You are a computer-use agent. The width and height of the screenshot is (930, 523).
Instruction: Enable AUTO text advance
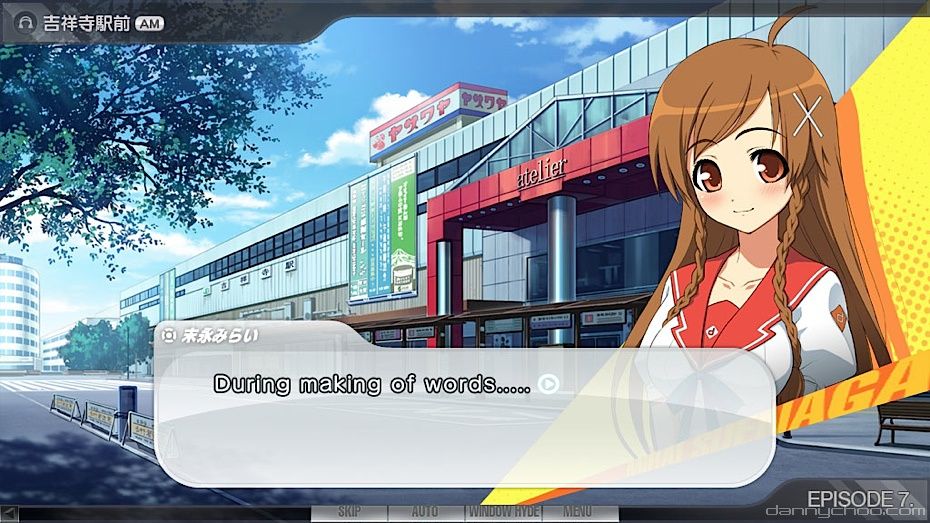(425, 512)
